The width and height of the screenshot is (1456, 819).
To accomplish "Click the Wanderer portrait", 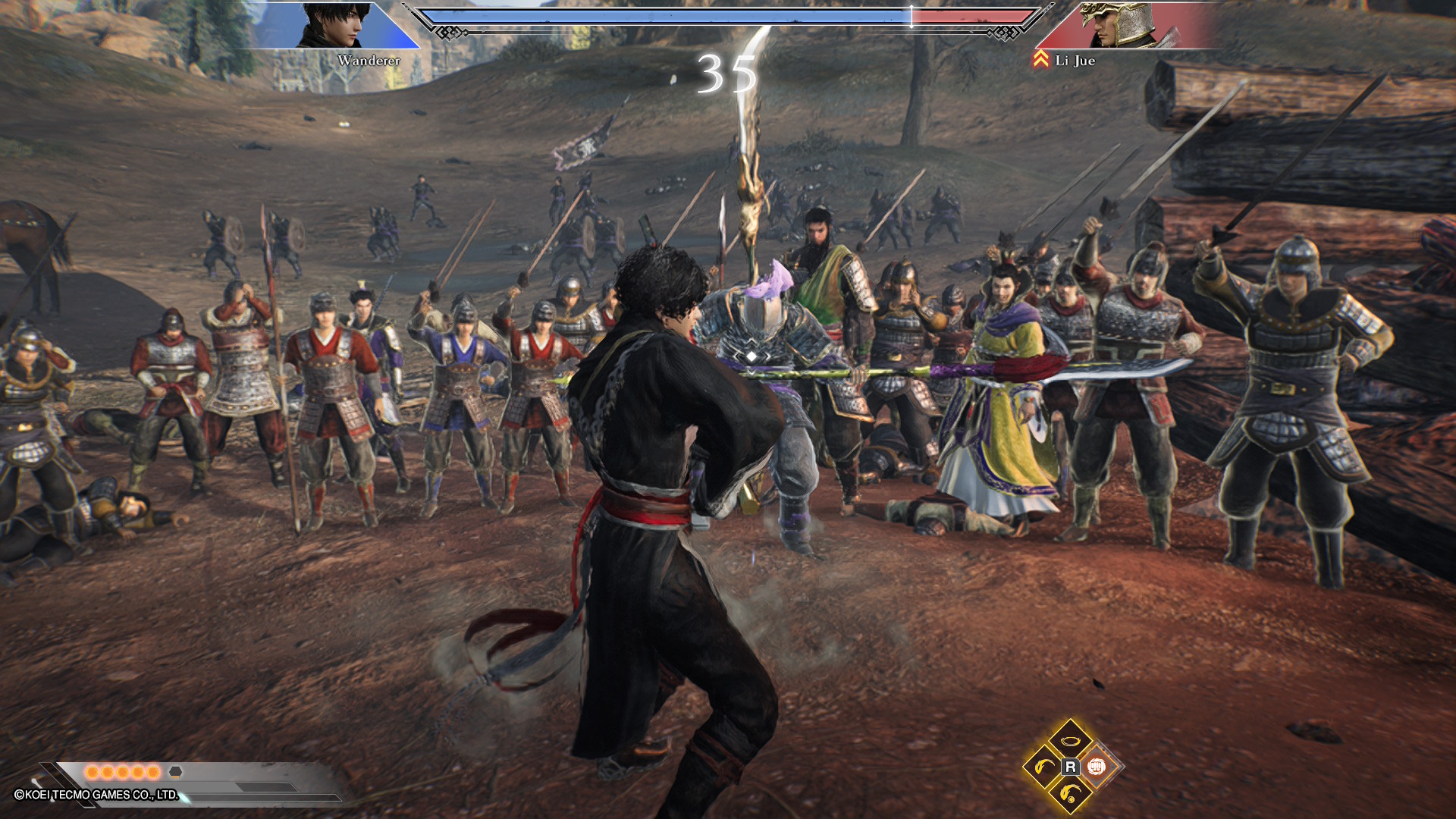I will click(x=334, y=25).
